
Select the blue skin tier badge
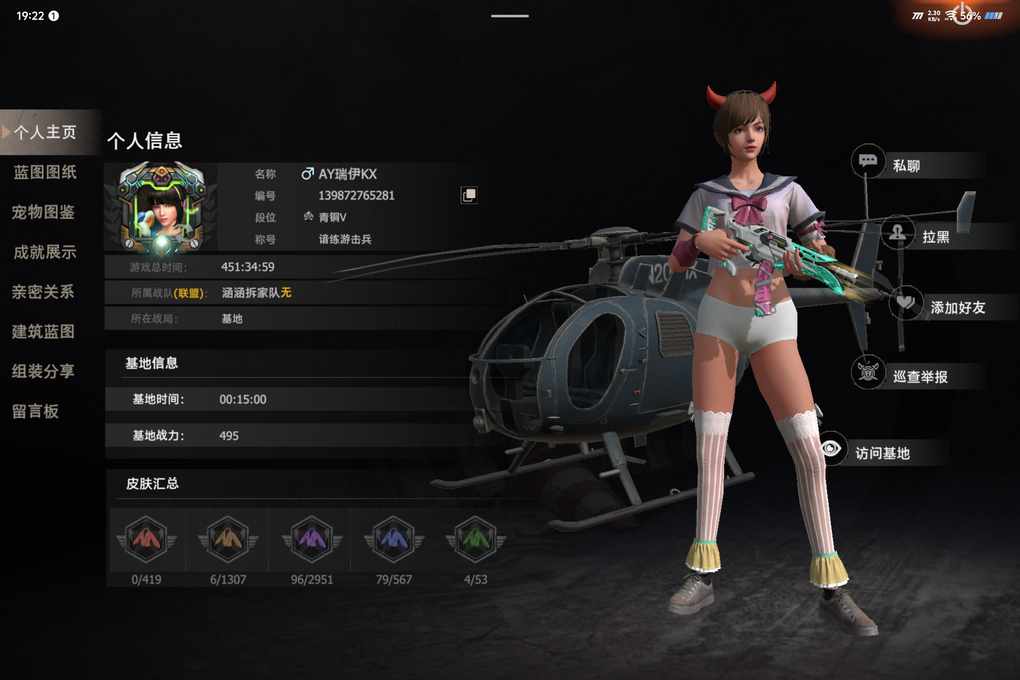tap(393, 540)
